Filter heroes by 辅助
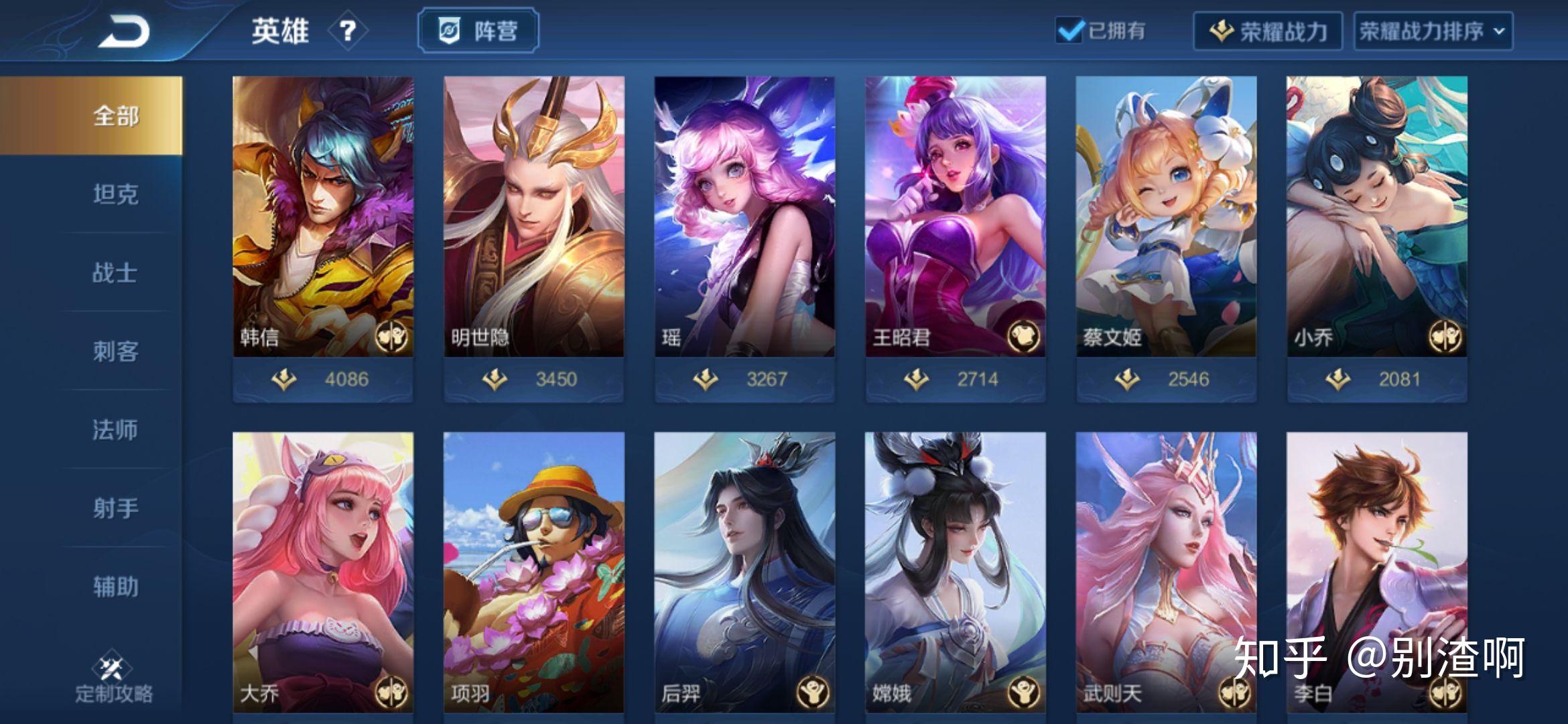Image resolution: width=1568 pixels, height=724 pixels. point(115,587)
